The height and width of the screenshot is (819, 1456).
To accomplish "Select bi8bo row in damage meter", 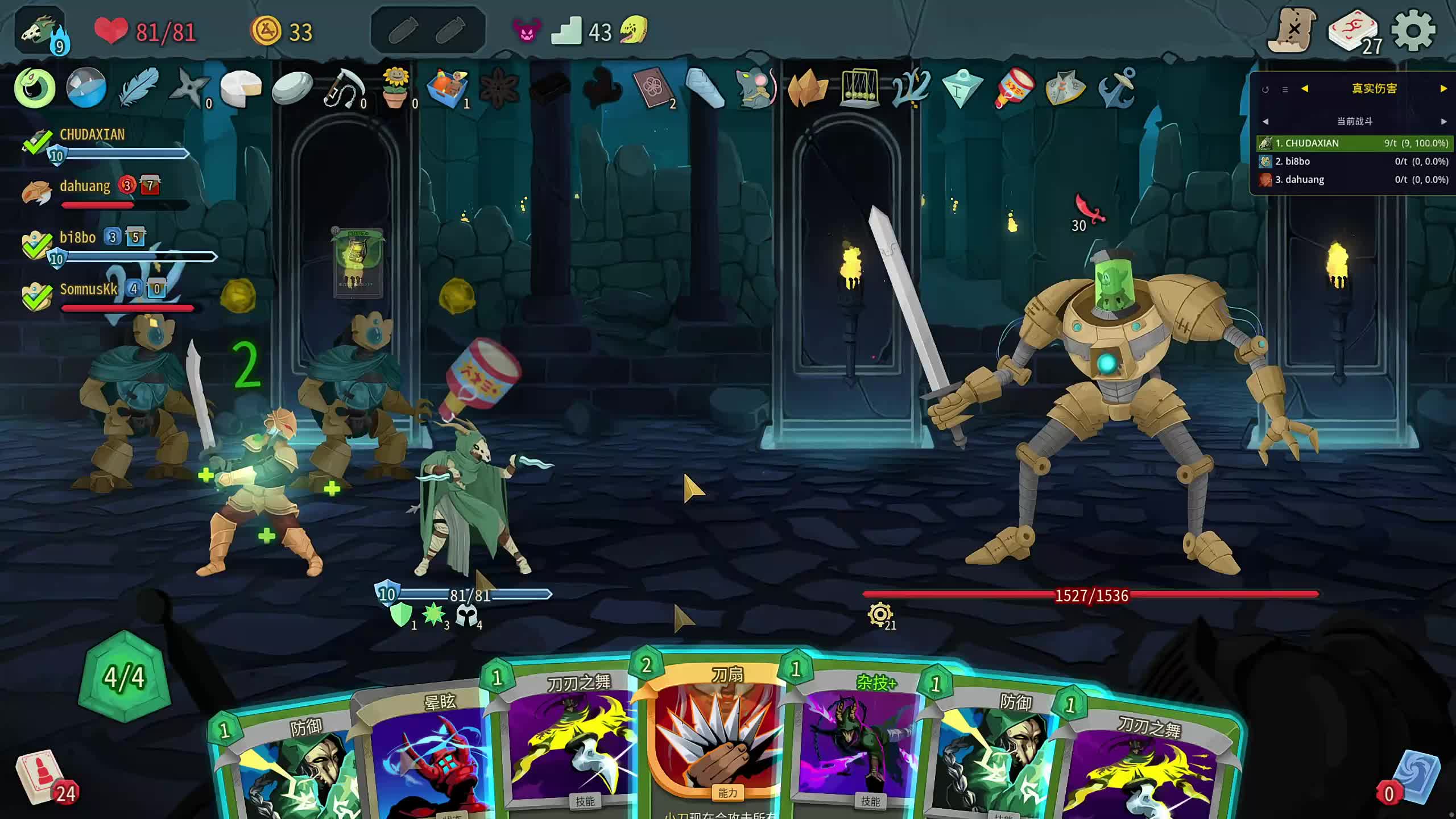I will (x=1354, y=162).
